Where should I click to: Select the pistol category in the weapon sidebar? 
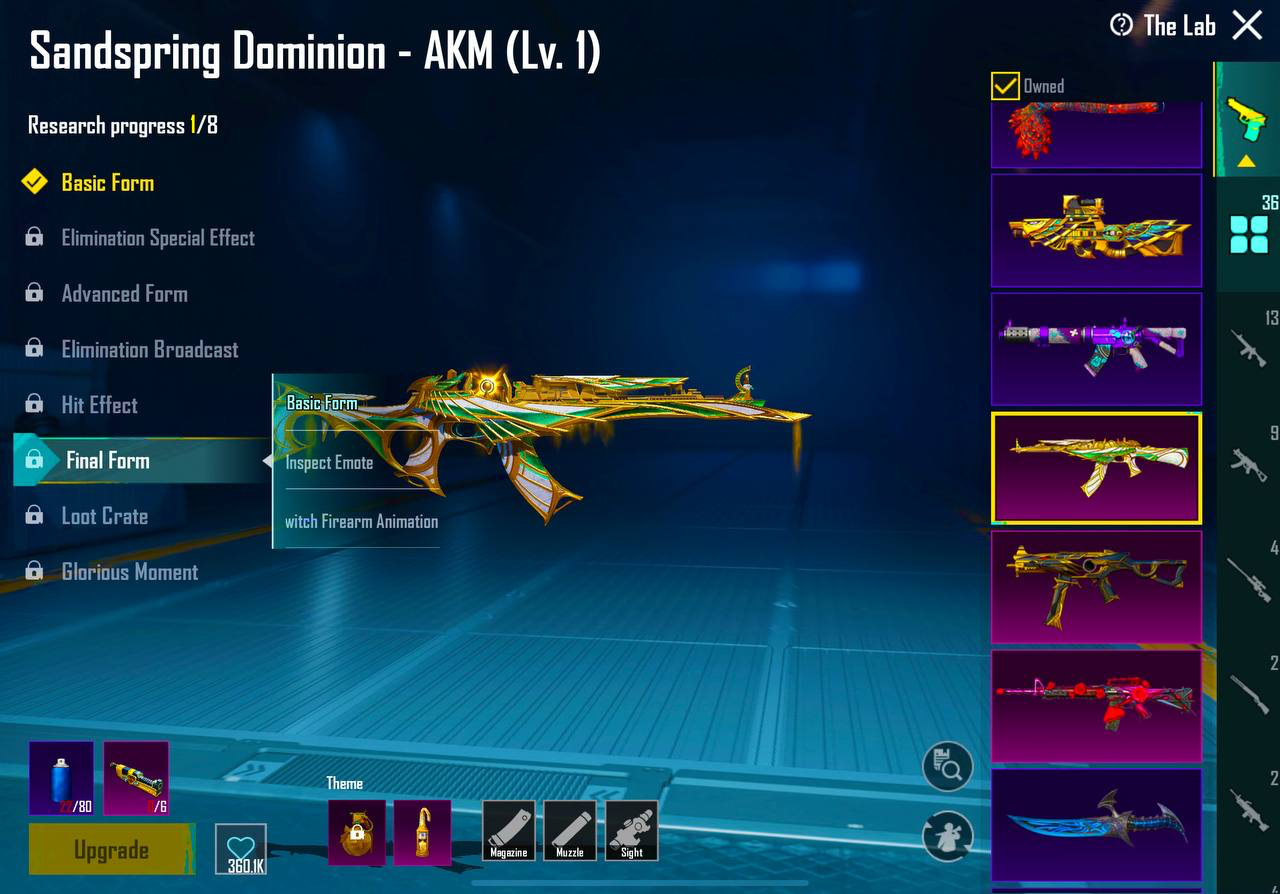(x=1247, y=117)
